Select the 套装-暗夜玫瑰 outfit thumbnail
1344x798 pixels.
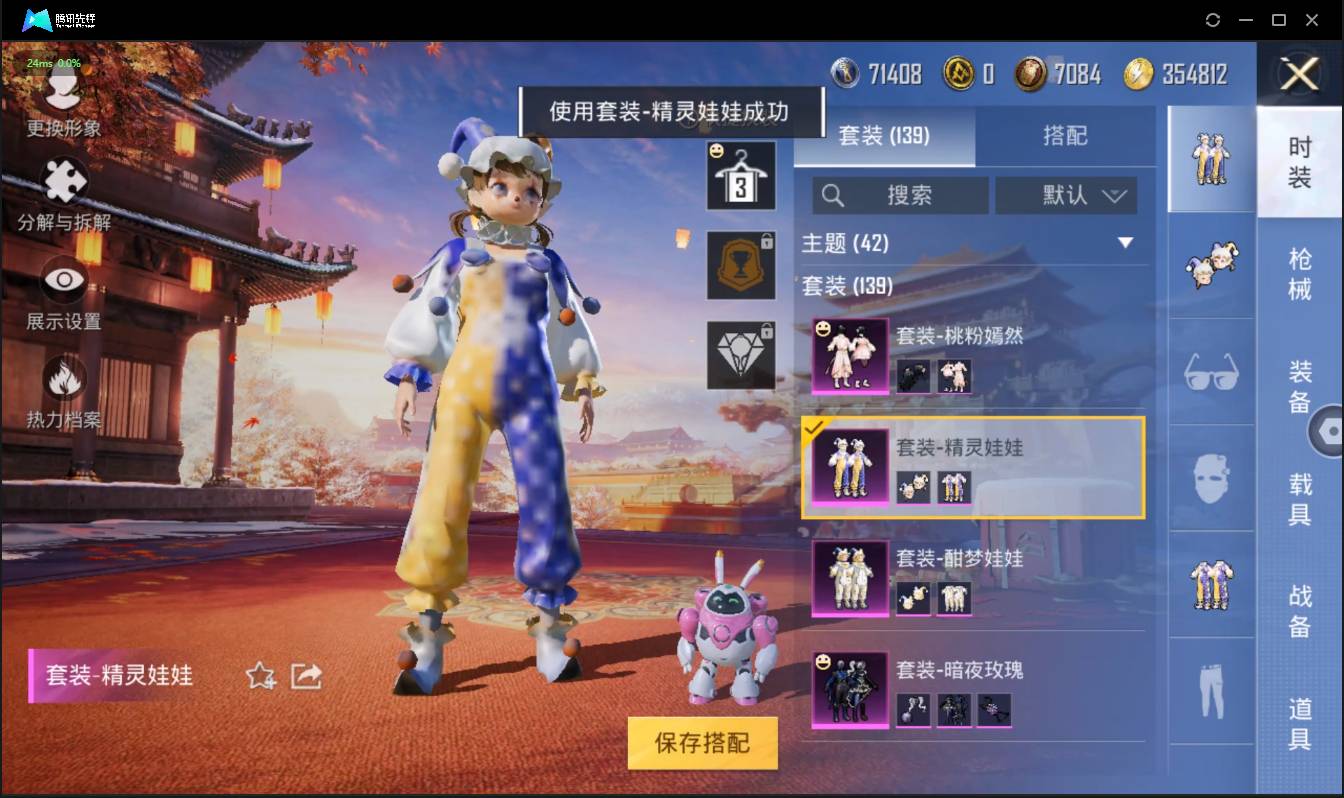(848, 691)
